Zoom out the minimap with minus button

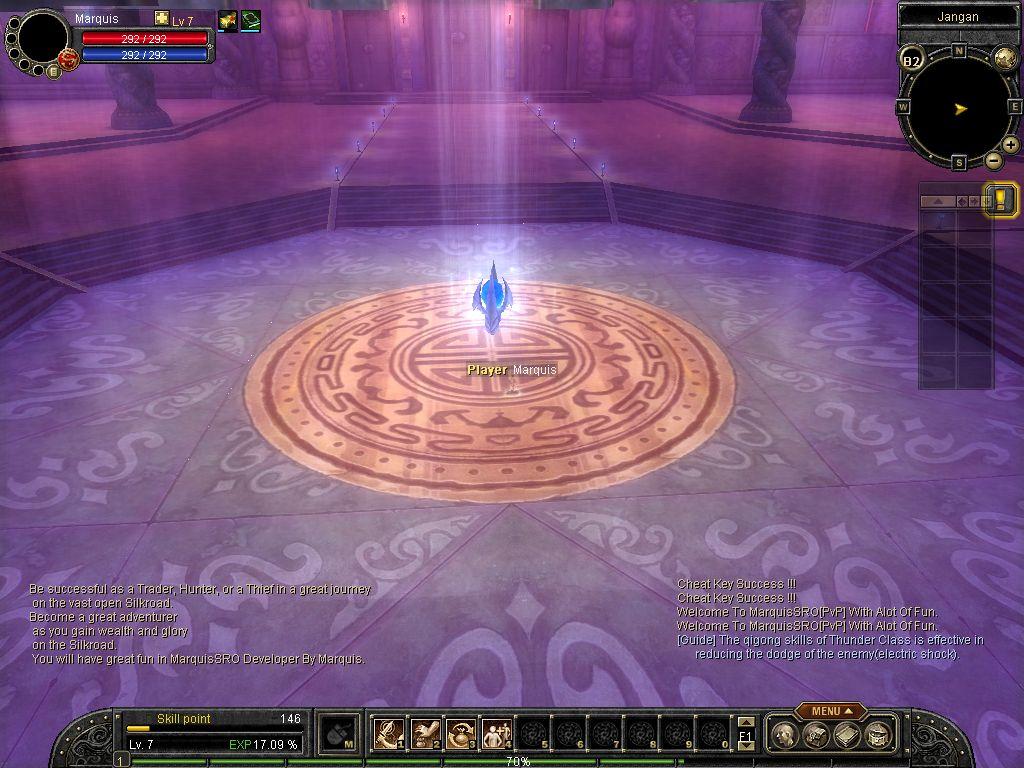click(993, 160)
